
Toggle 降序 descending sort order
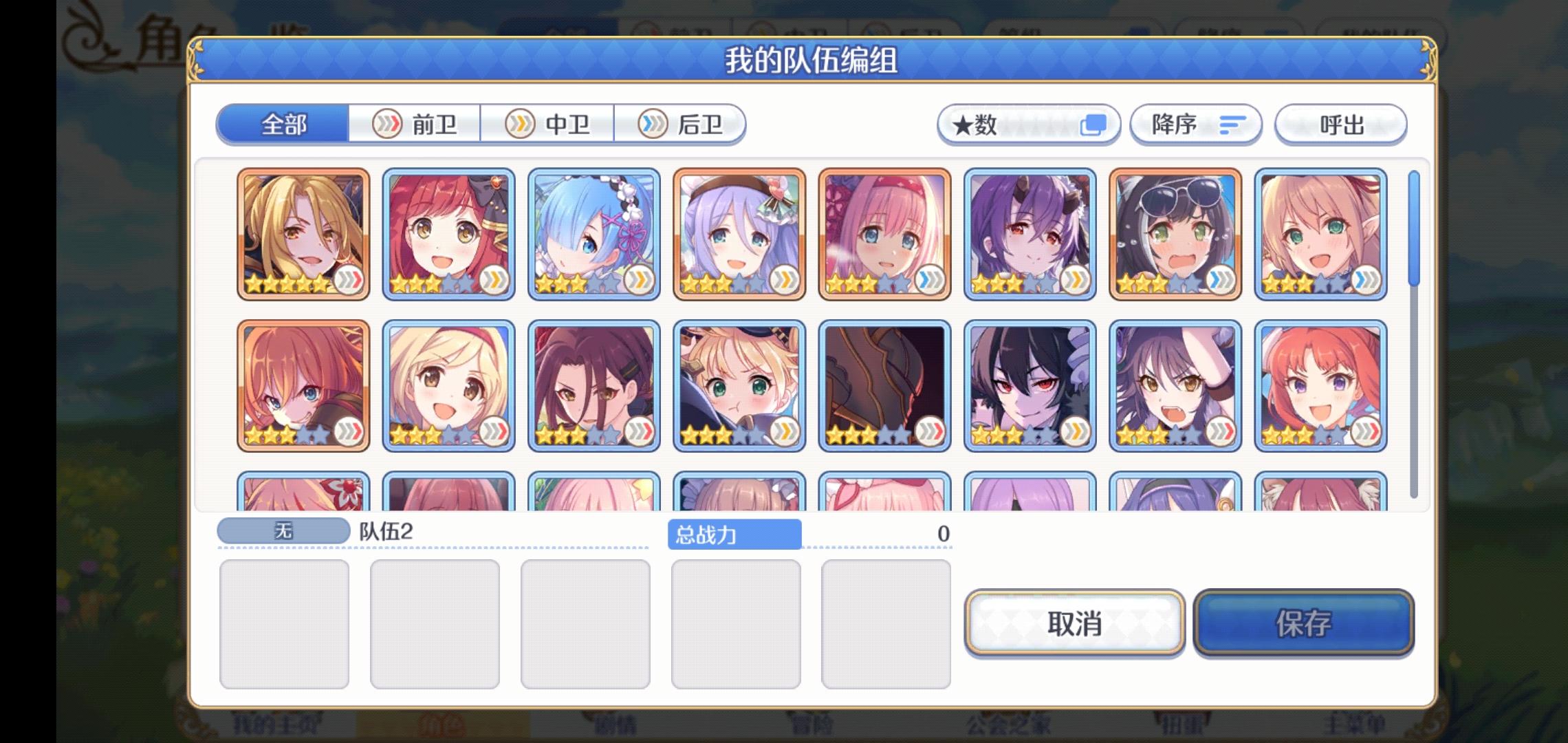(x=1195, y=125)
